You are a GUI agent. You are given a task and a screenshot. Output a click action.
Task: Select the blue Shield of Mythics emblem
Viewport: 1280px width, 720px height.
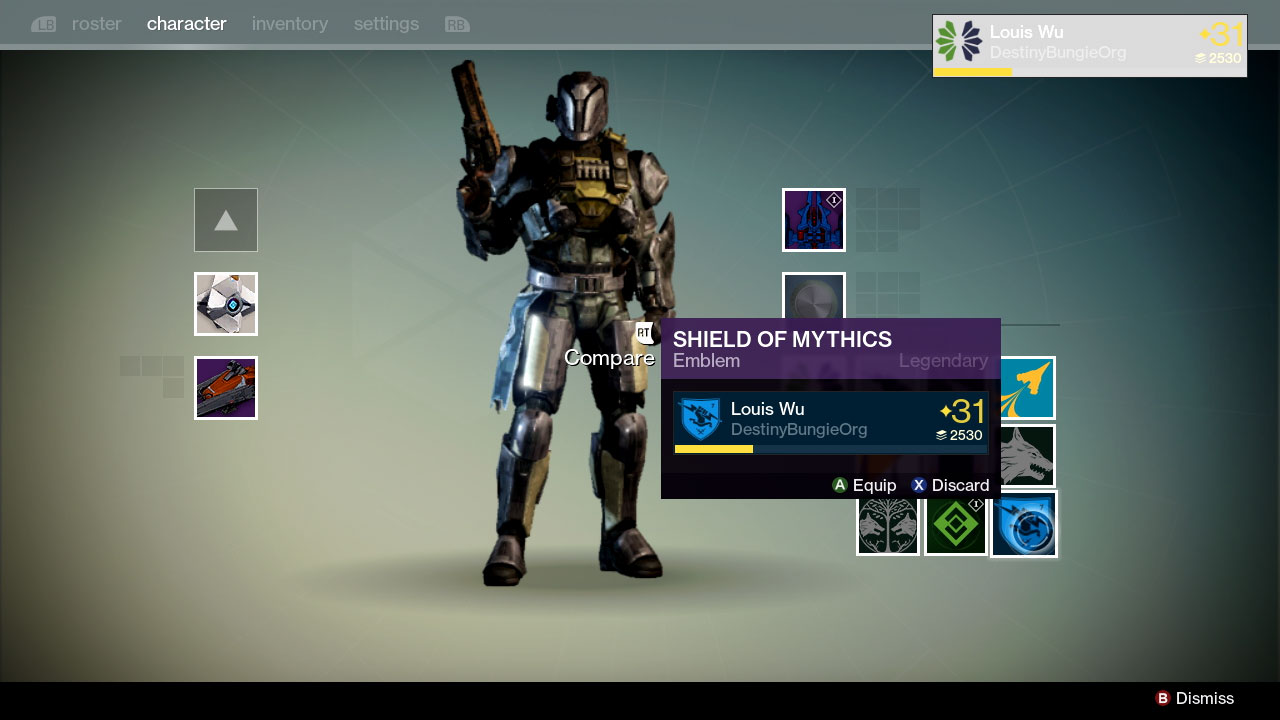[x=1024, y=524]
